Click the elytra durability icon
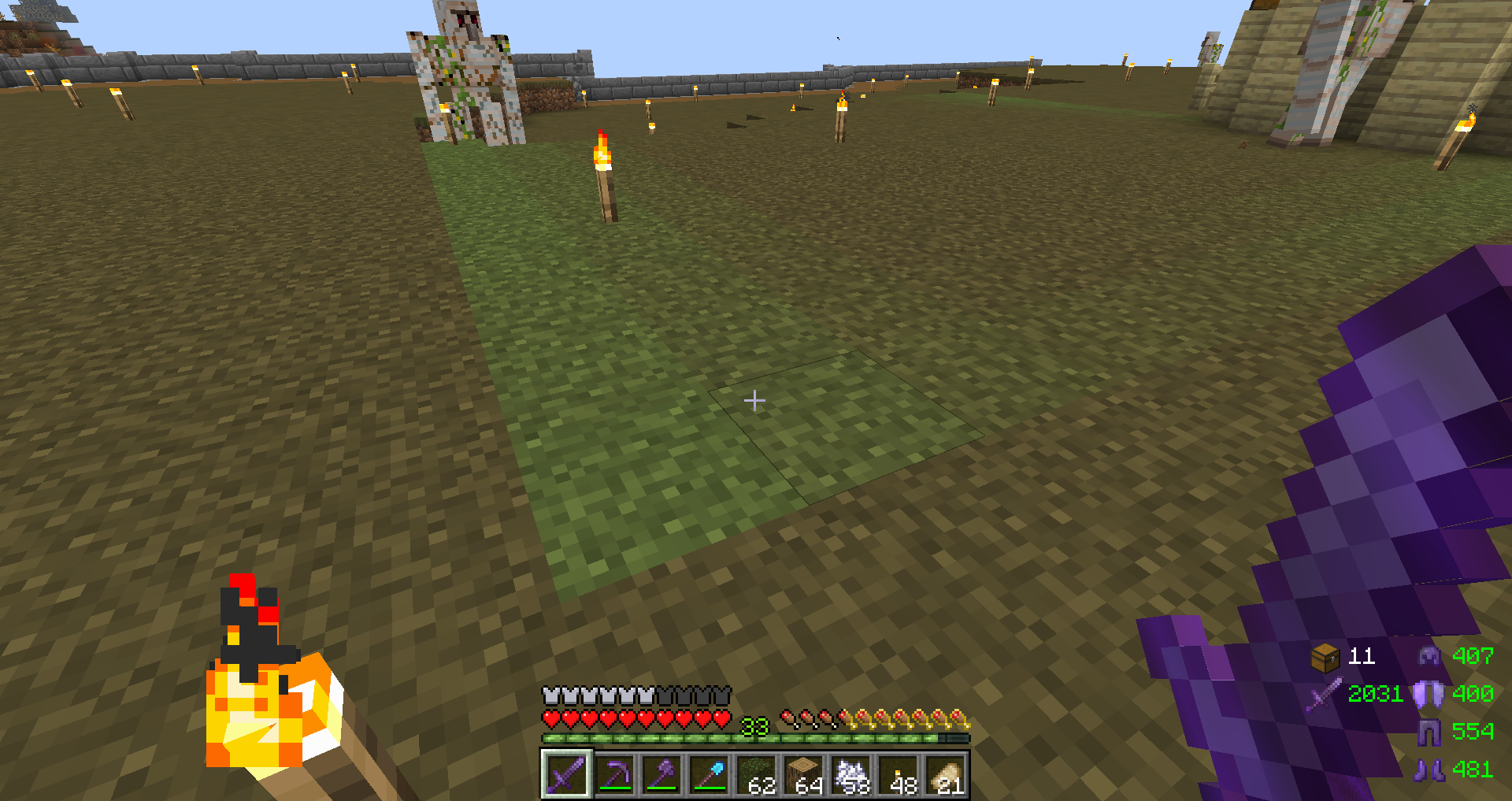Screen dimensions: 1512x801 click(x=1429, y=694)
